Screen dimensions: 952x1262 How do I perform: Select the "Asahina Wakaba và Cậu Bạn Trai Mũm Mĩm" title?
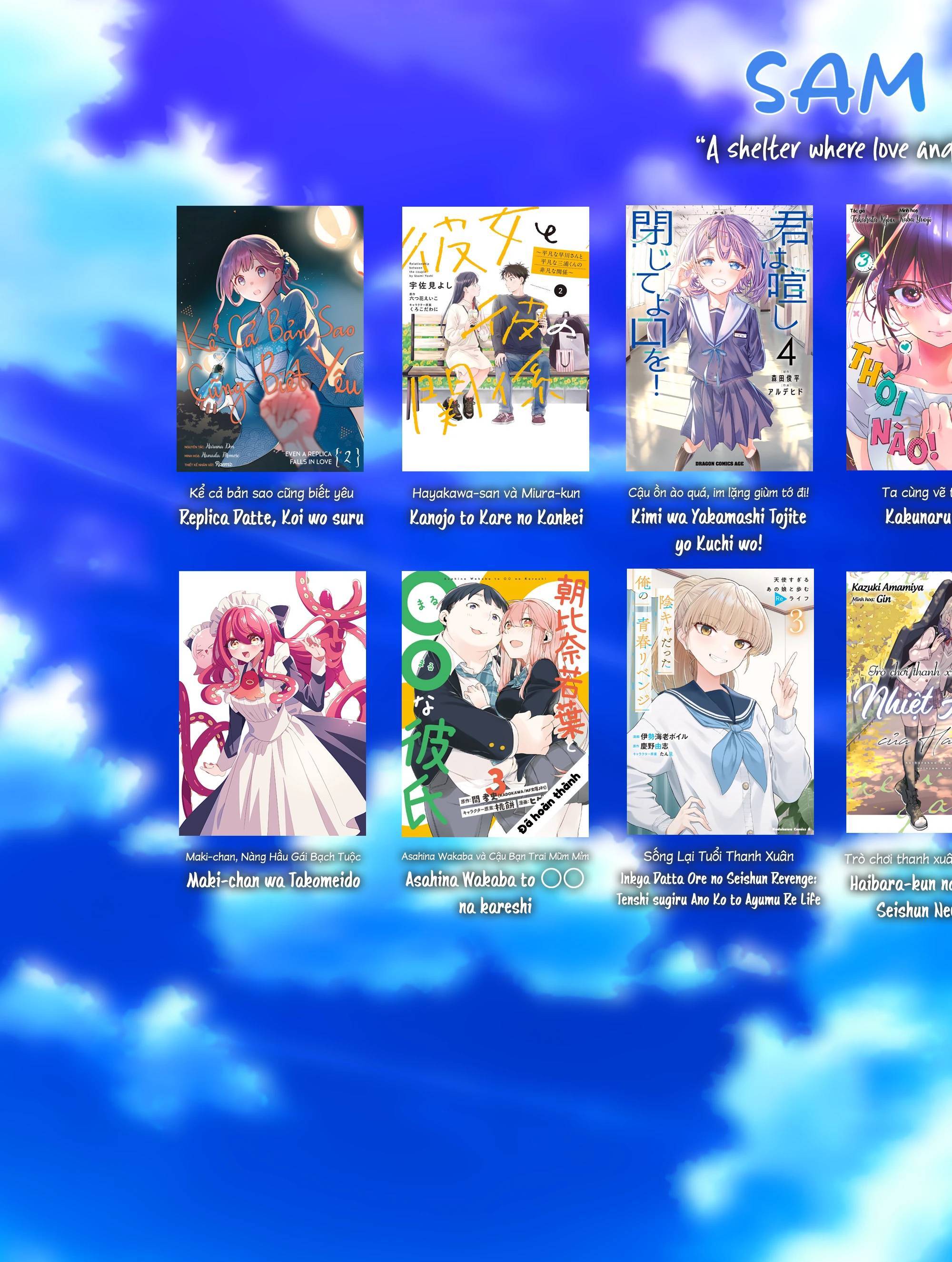click(x=495, y=856)
